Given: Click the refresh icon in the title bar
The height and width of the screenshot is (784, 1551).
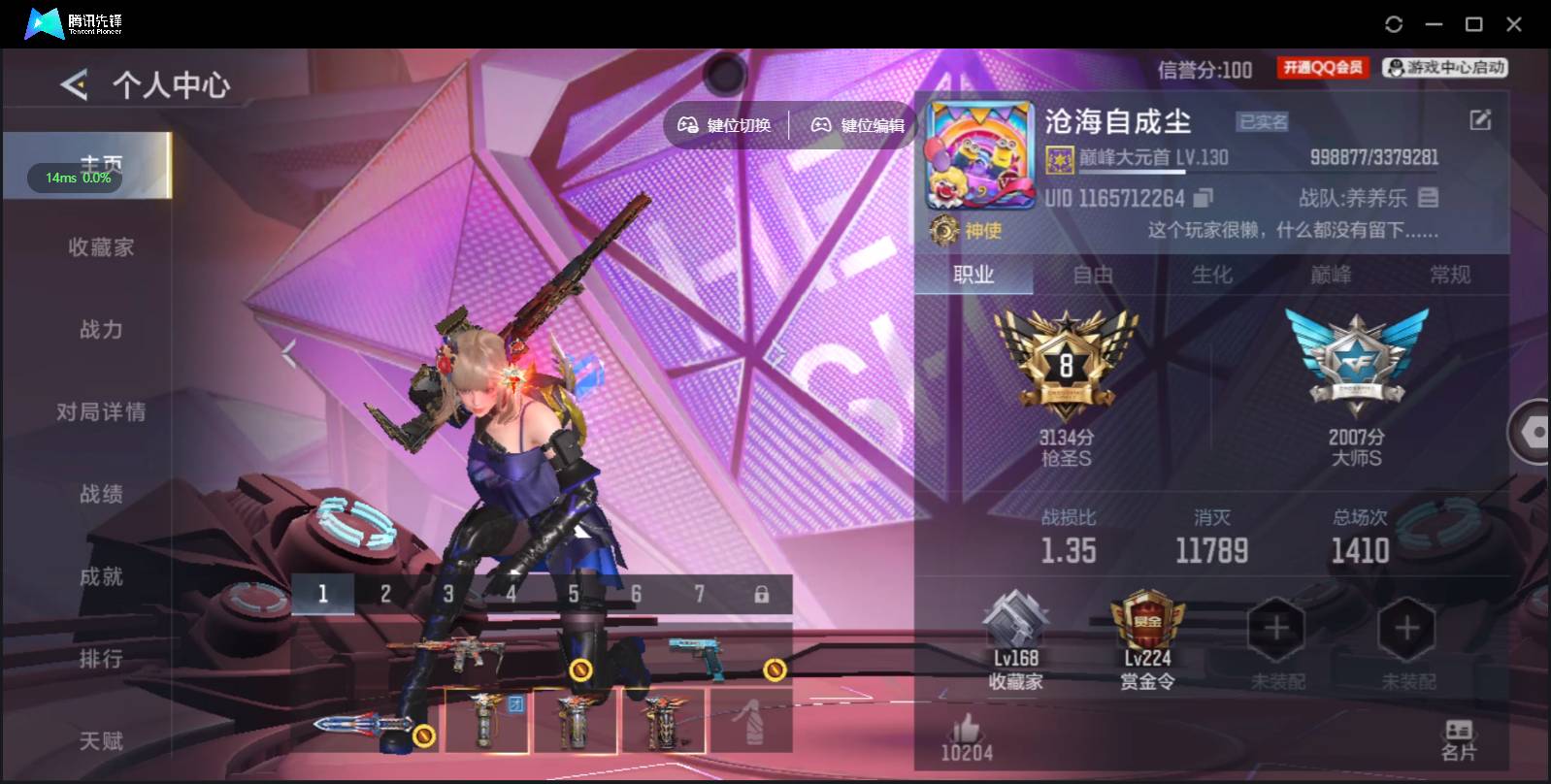Looking at the screenshot, I should click(x=1395, y=22).
